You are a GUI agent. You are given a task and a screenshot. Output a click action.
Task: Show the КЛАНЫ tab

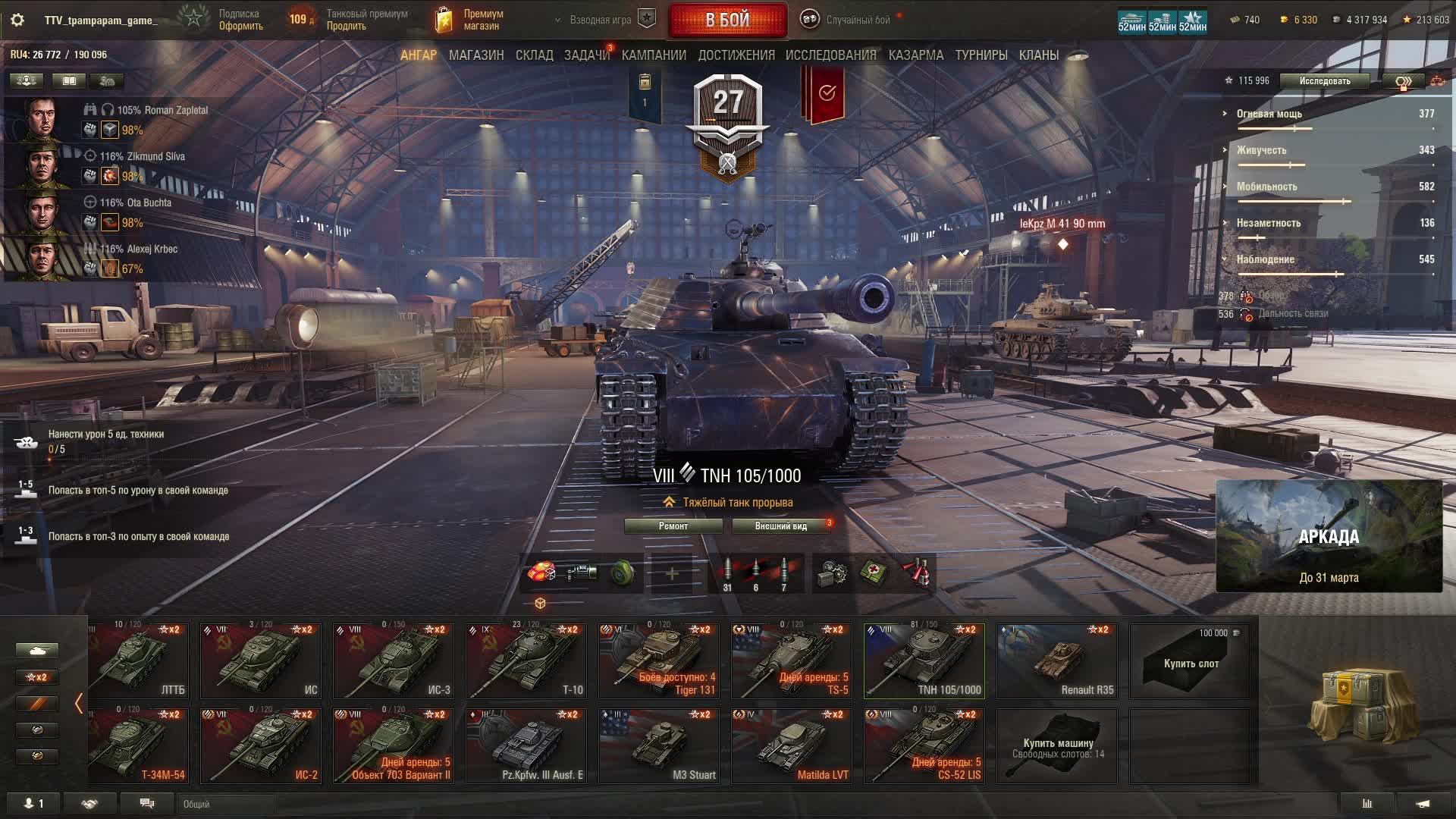tap(1038, 55)
